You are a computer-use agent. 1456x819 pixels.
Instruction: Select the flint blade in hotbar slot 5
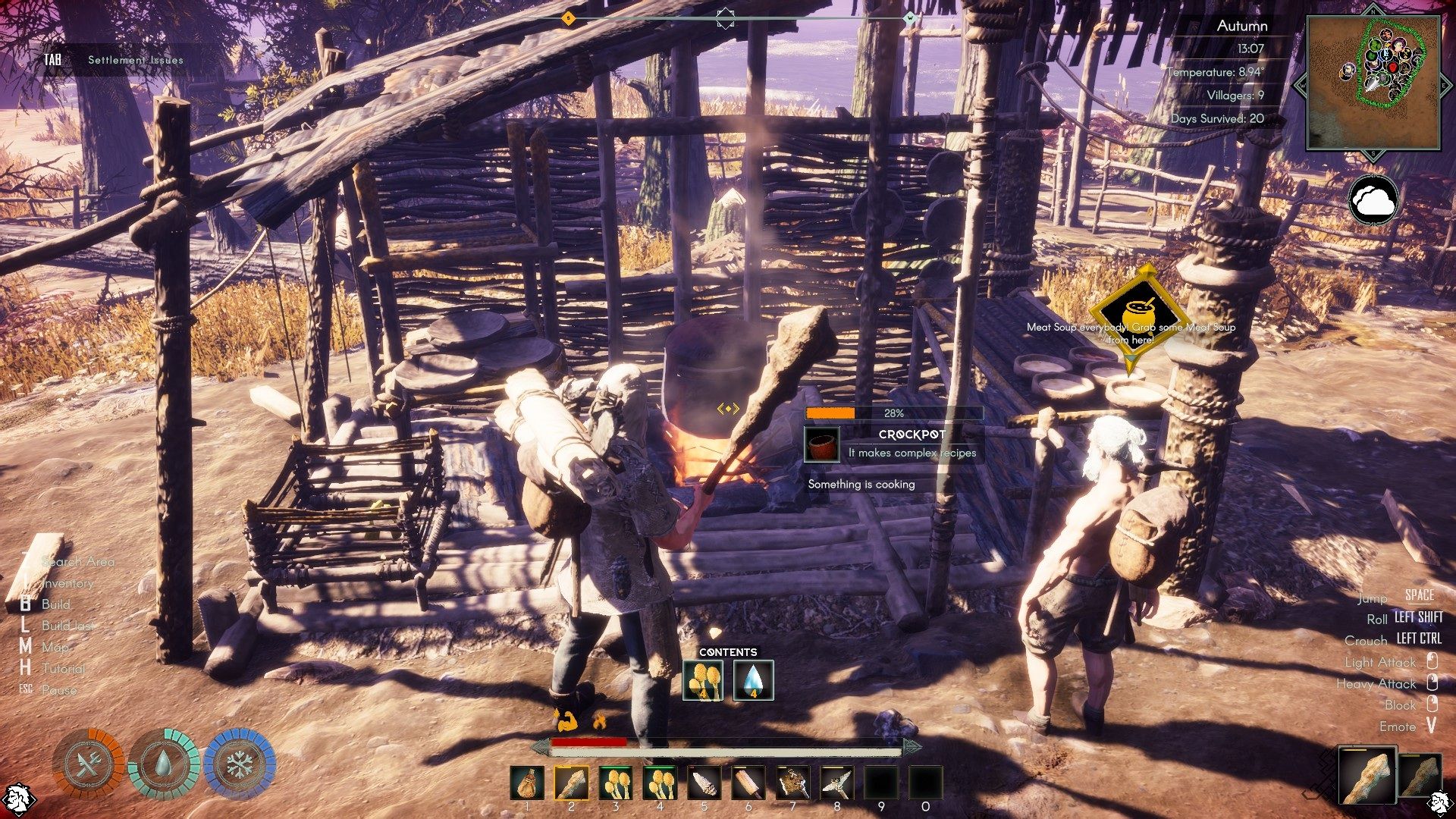704,783
